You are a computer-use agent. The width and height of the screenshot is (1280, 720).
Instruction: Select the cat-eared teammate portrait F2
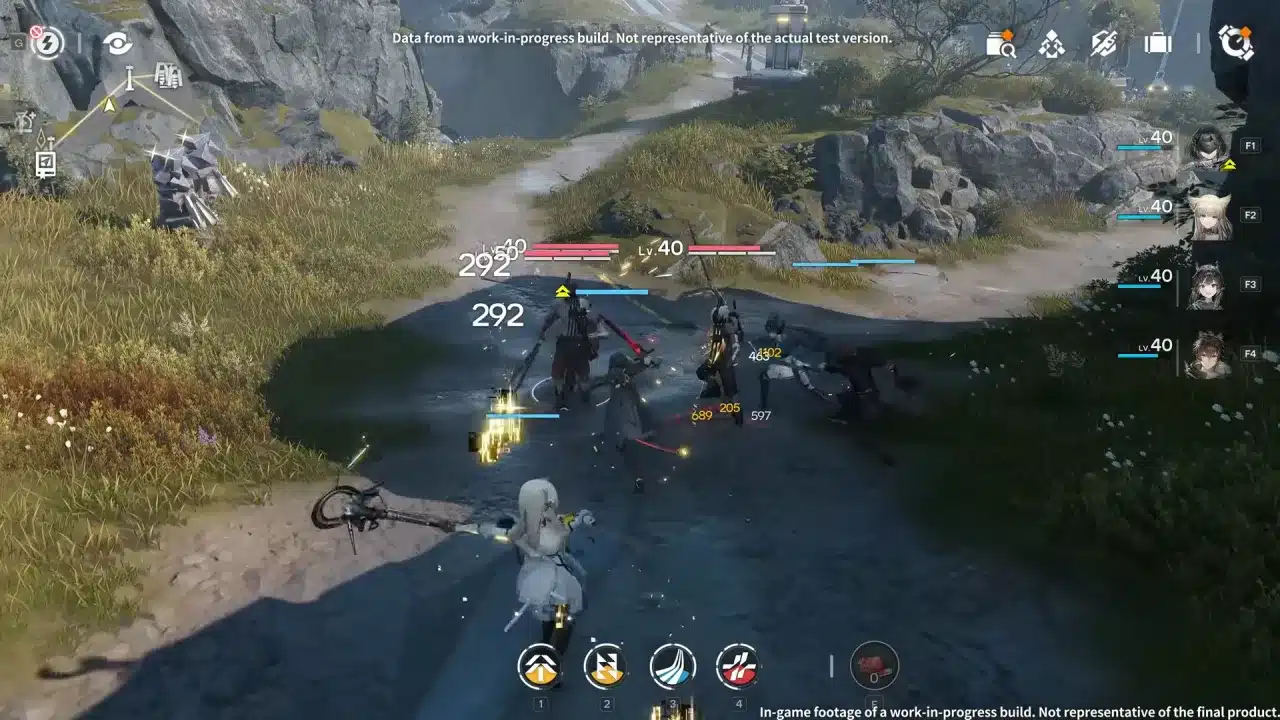(1211, 214)
